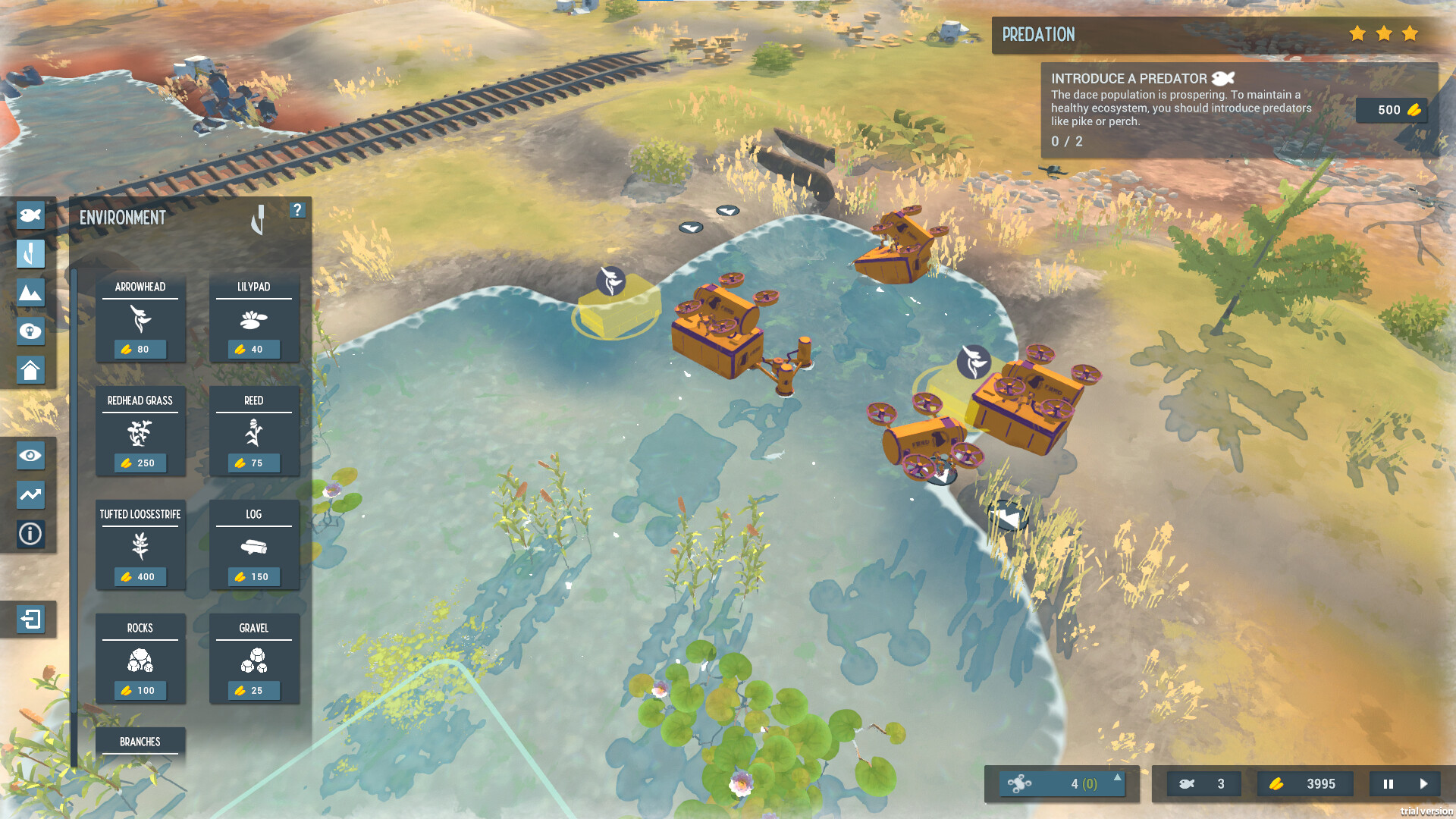Viewport: 1456px width, 819px height.
Task: Click the fish population counter
Action: pos(1203,784)
